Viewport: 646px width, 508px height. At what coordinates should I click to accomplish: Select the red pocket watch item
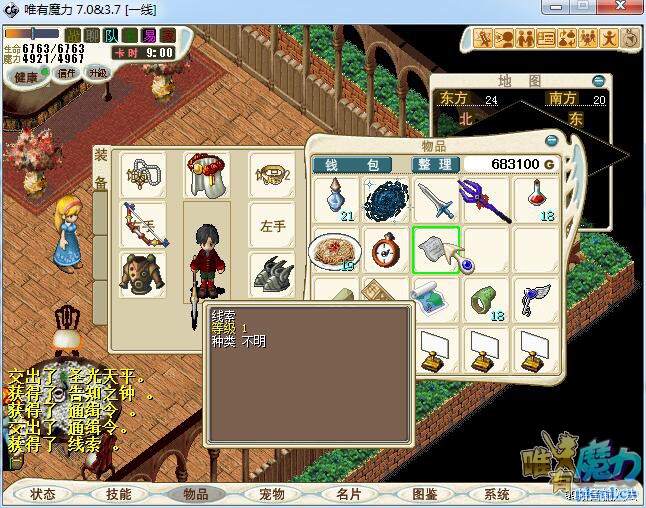click(x=386, y=249)
